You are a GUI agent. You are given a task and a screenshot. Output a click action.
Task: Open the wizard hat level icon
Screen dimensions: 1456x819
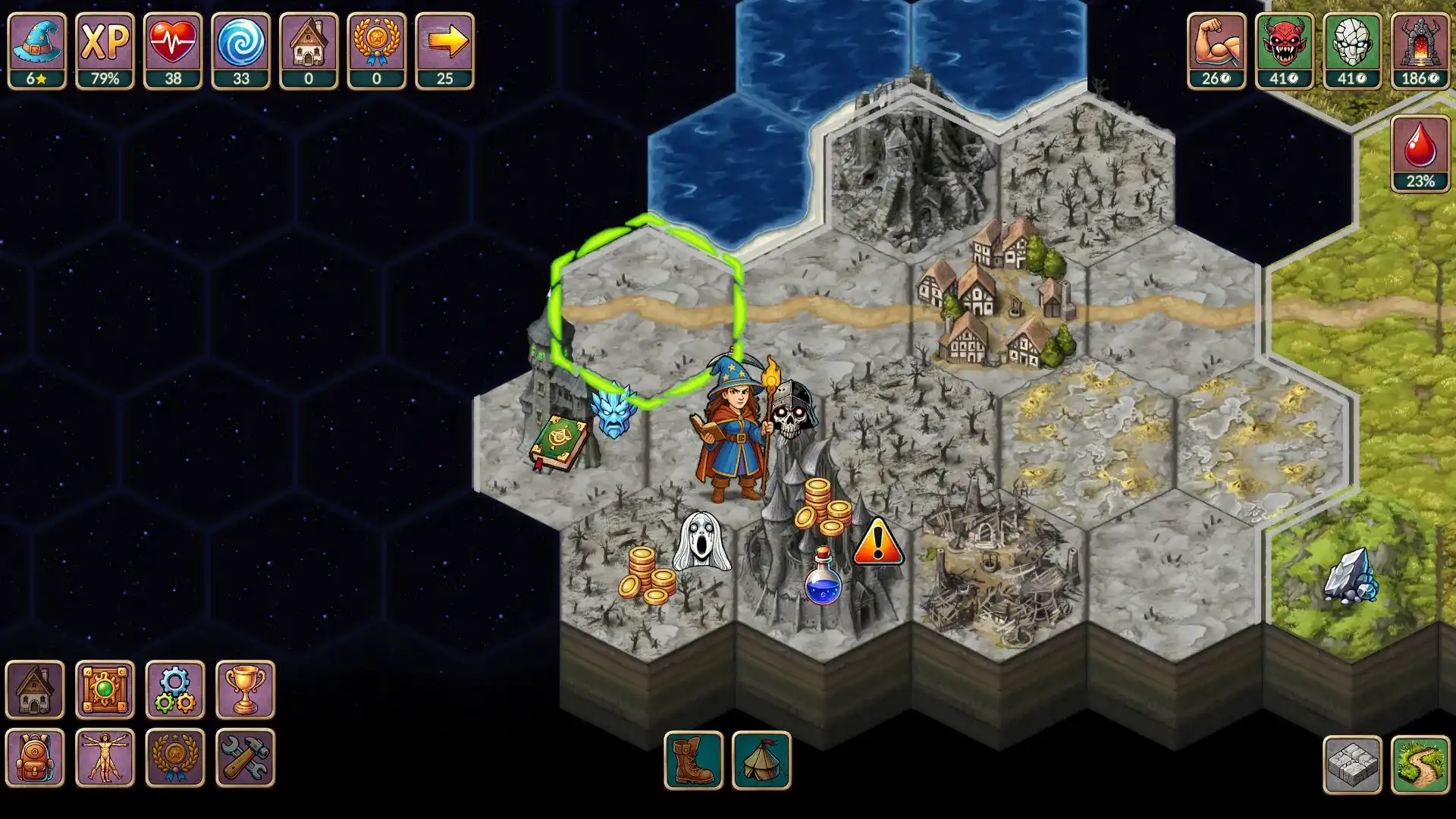click(x=36, y=50)
